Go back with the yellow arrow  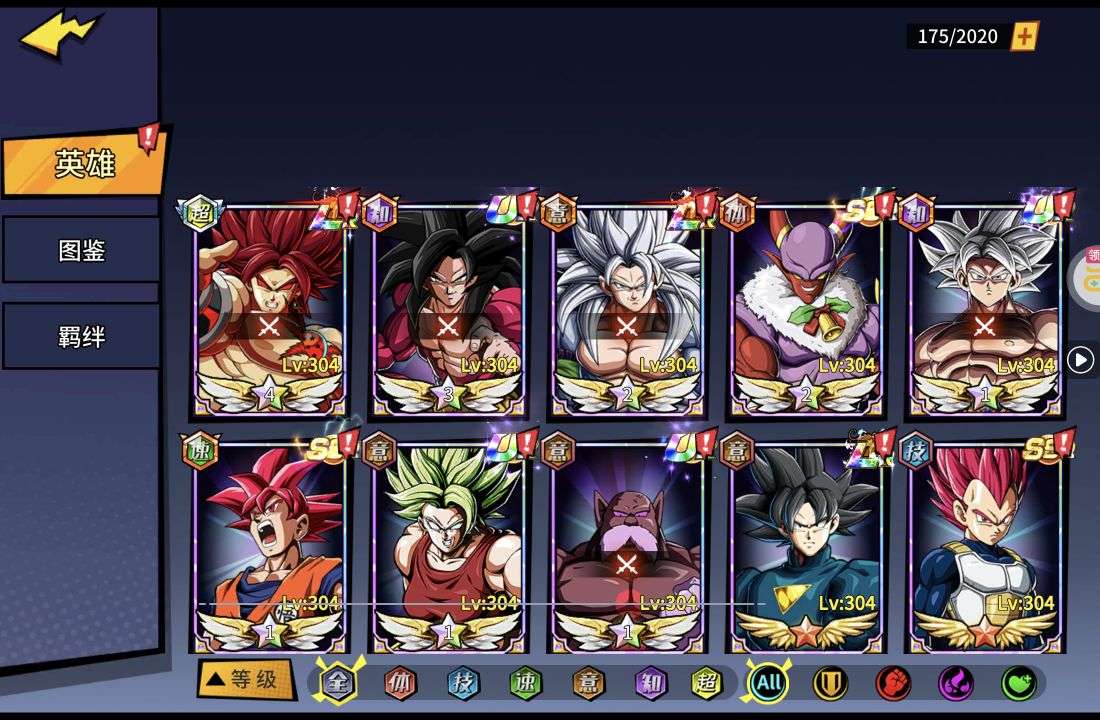point(60,34)
